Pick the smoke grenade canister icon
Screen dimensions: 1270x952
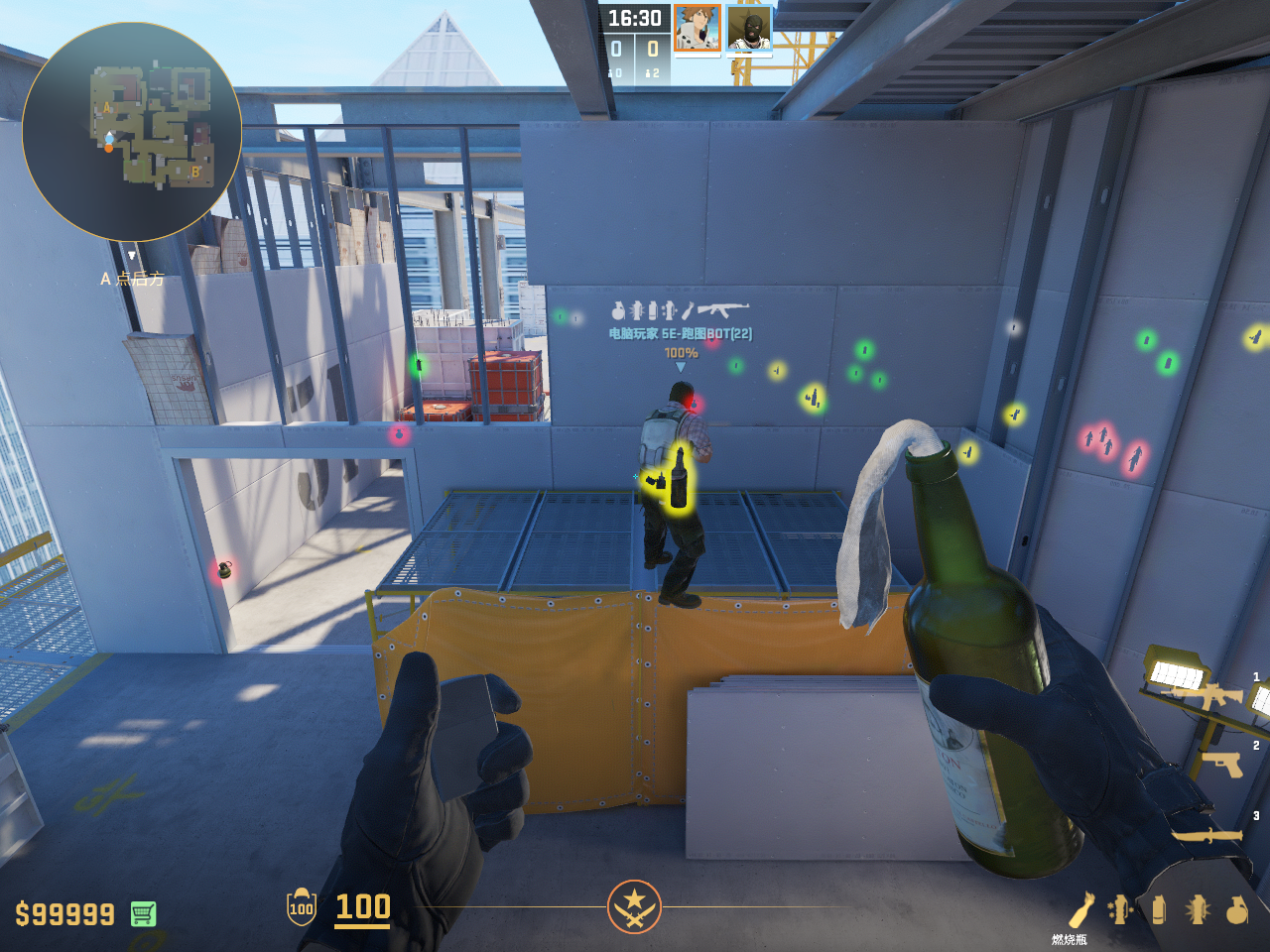pyautogui.click(x=1158, y=909)
